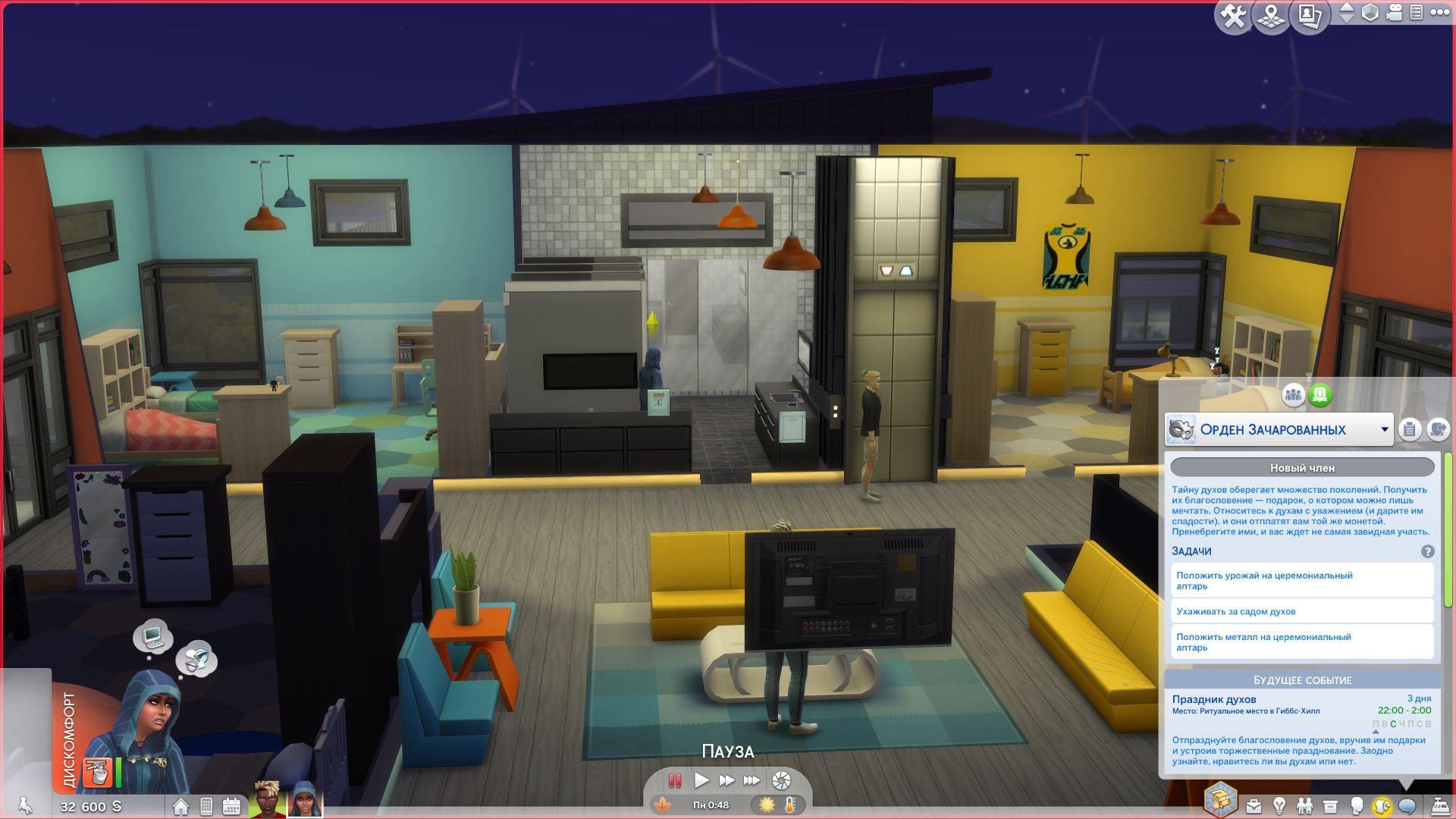Image resolution: width=1456 pixels, height=819 pixels.
Task: Set game speed to triple ultra speed
Action: coord(752,780)
